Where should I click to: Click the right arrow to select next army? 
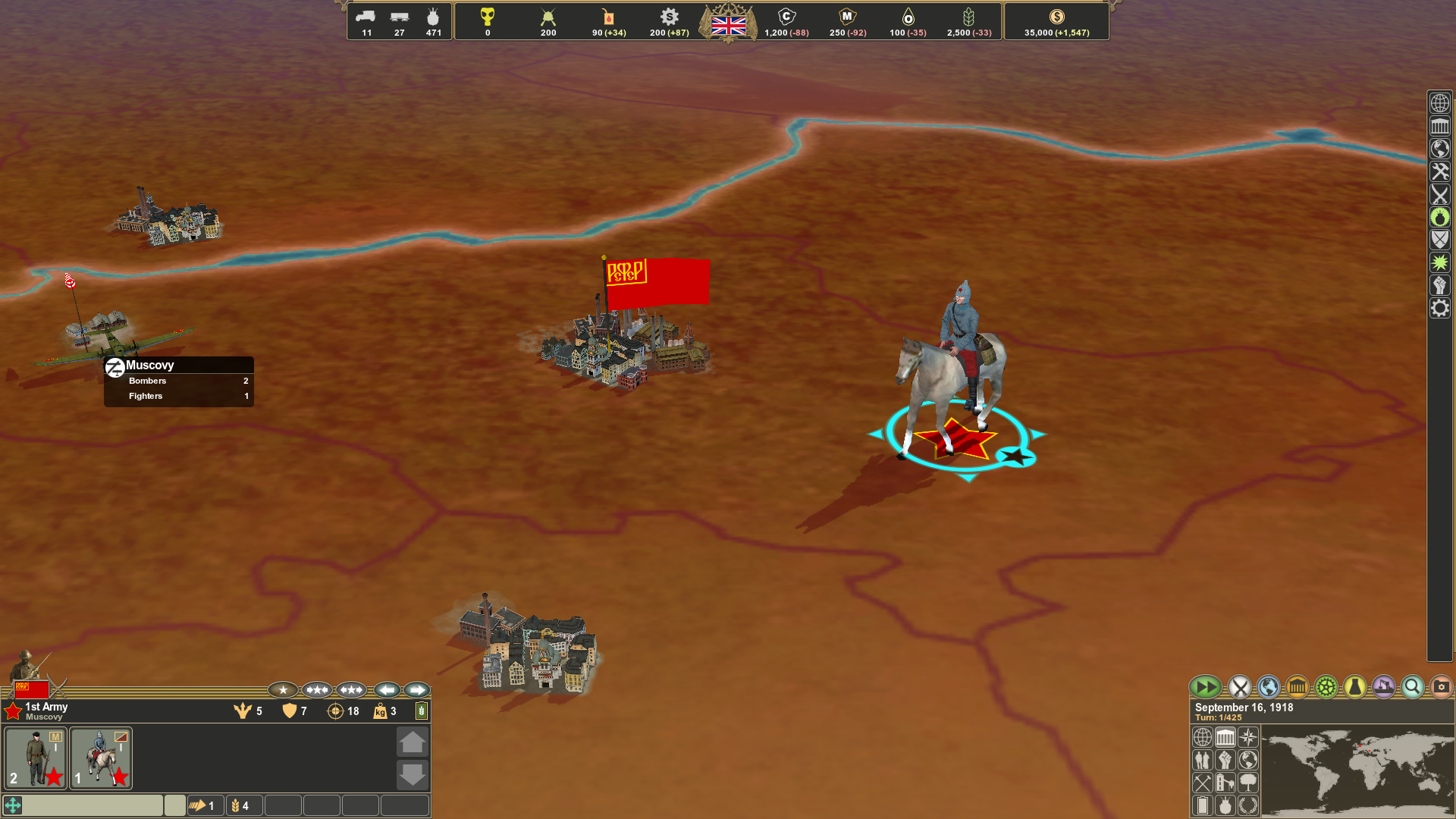click(416, 690)
